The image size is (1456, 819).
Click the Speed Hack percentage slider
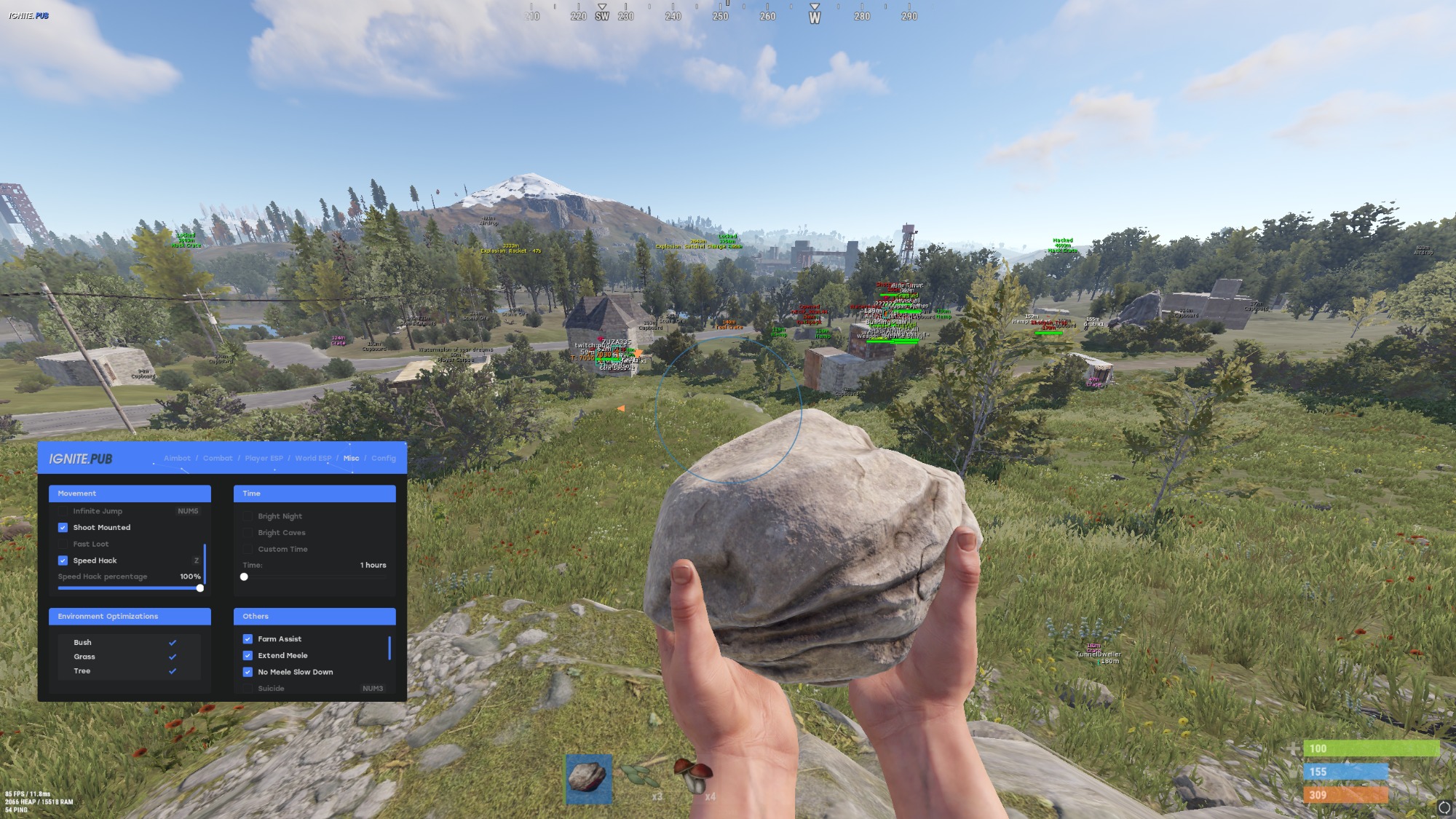(x=130, y=588)
